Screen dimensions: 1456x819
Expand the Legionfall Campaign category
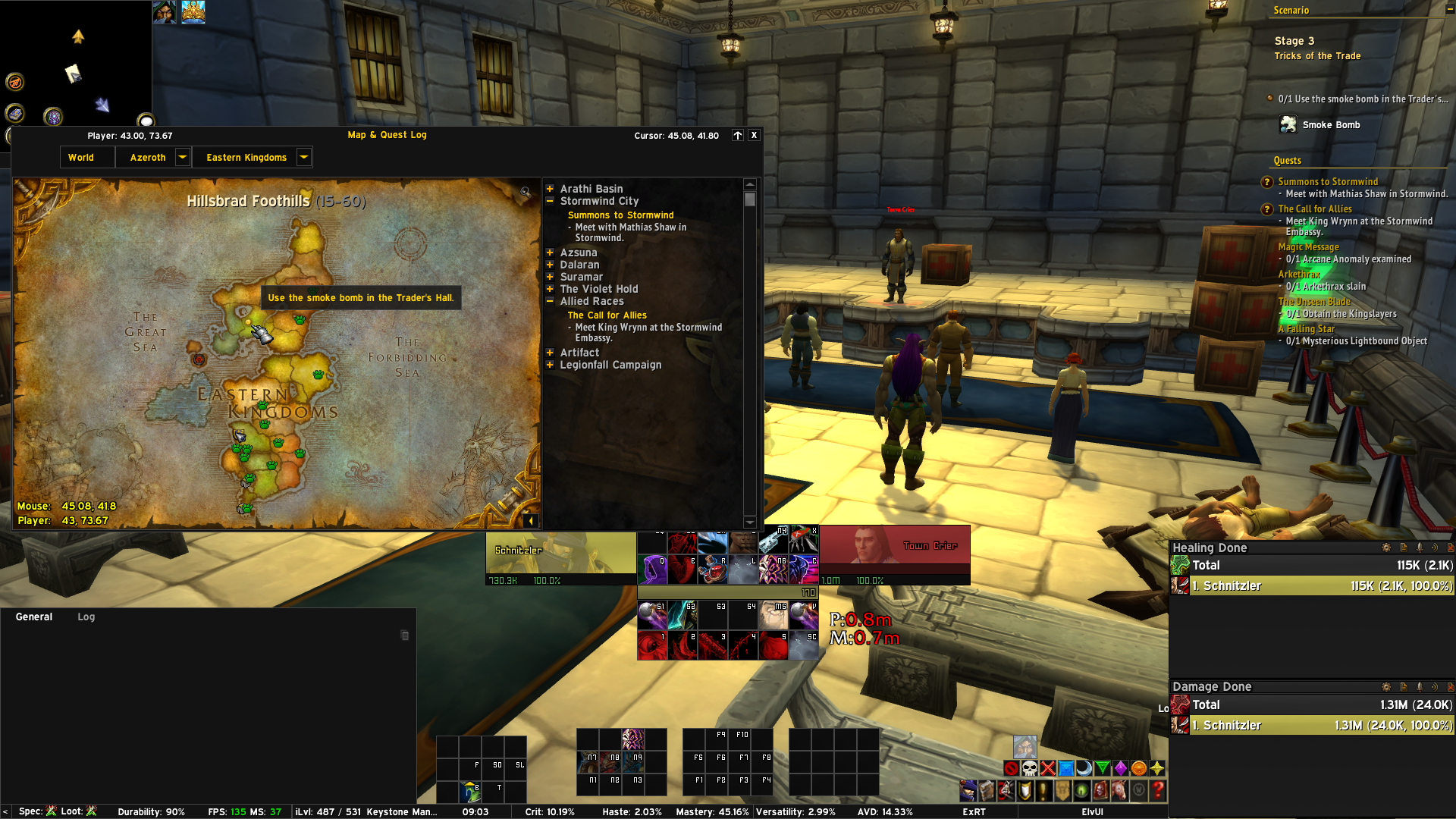[x=550, y=365]
